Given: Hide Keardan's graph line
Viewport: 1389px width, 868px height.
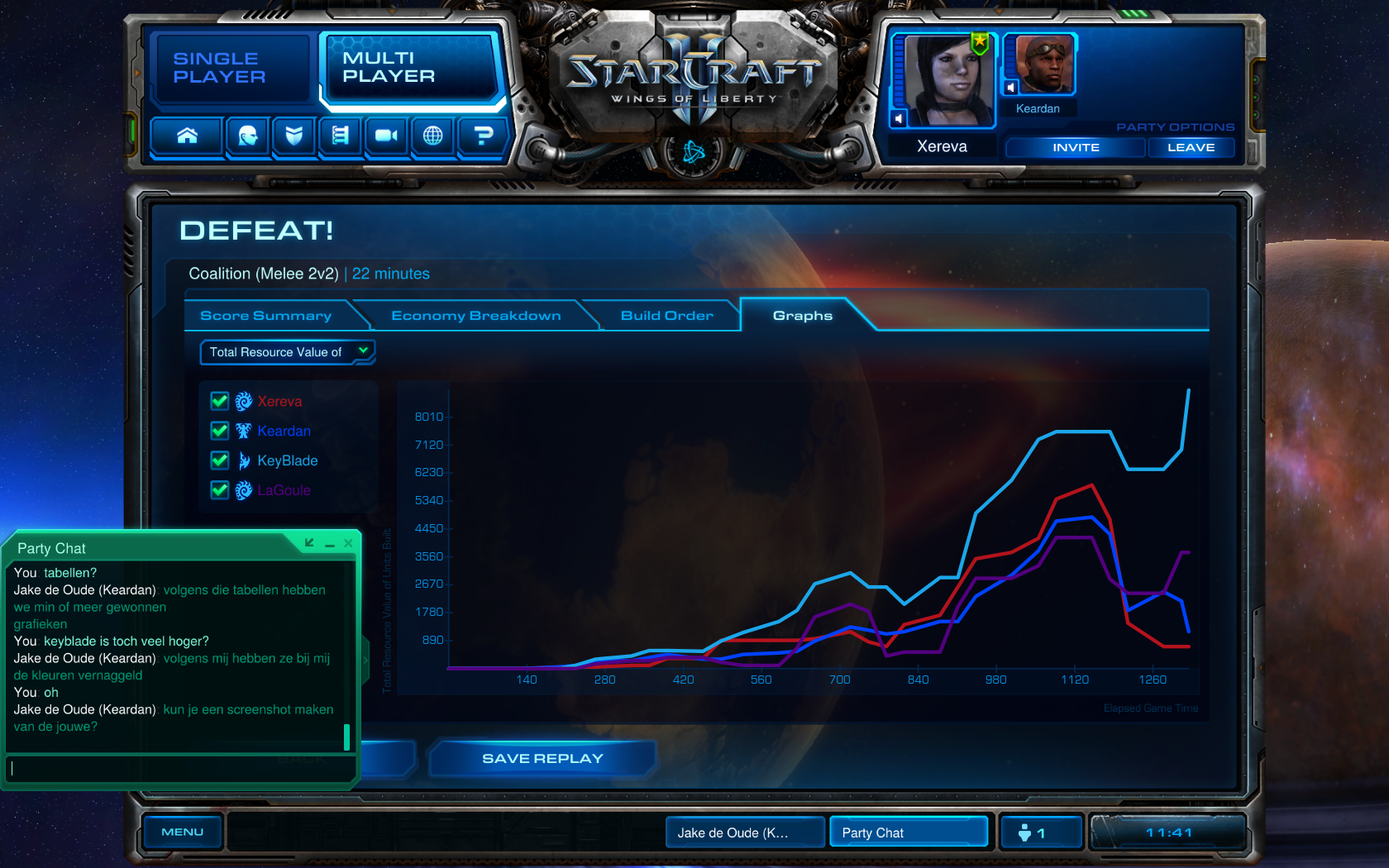Looking at the screenshot, I should [220, 431].
